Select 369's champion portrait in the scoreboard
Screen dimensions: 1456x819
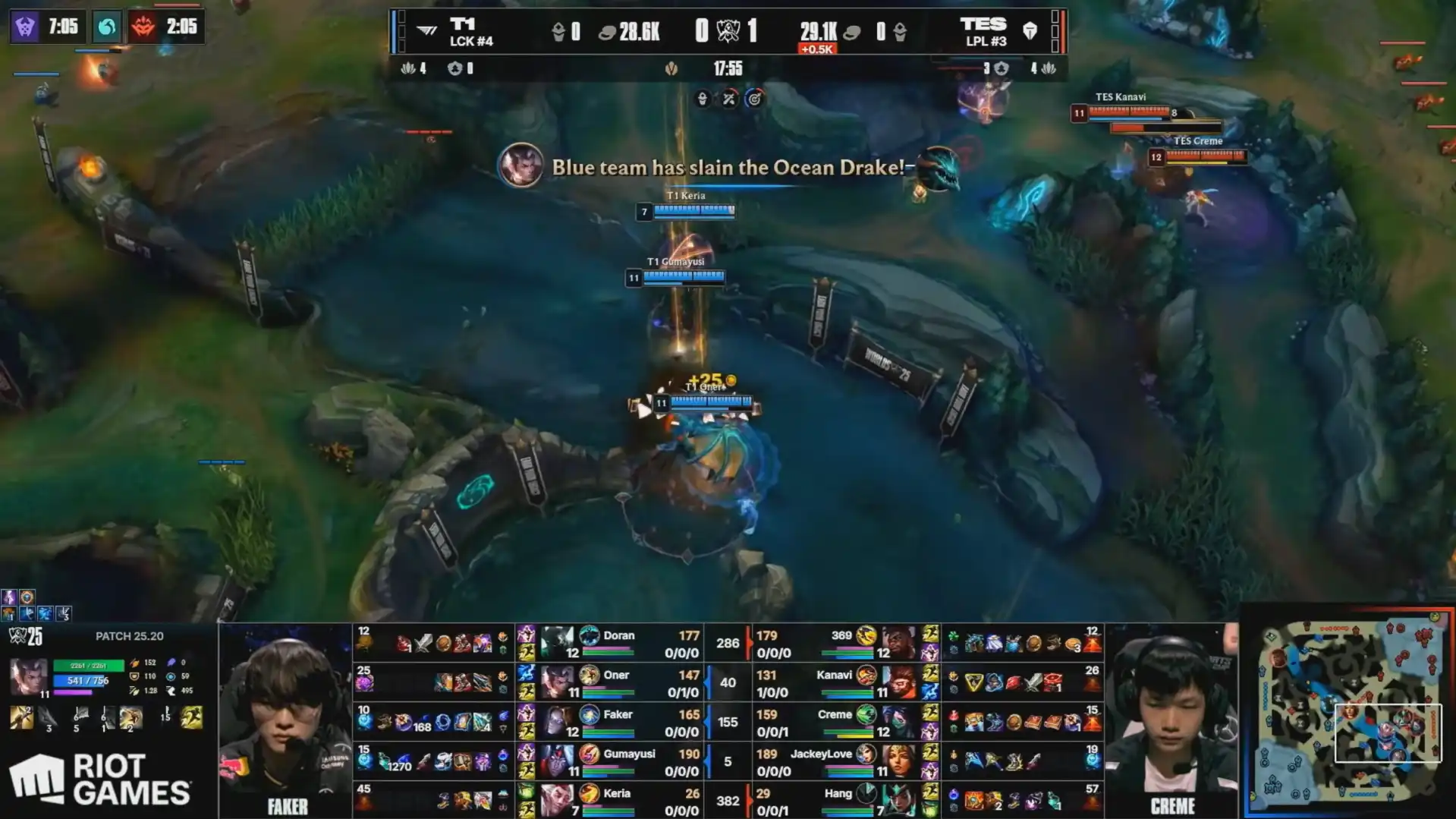[x=898, y=643]
